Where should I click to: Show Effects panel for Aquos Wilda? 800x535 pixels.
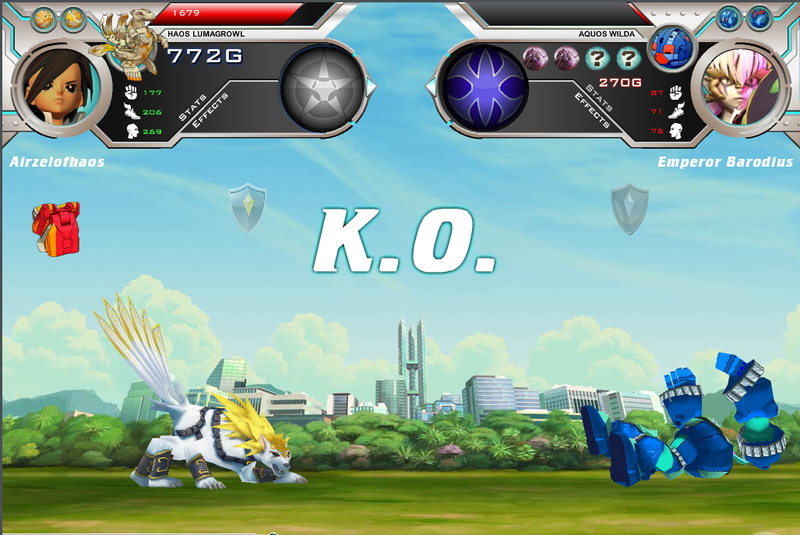pyautogui.click(x=593, y=109)
